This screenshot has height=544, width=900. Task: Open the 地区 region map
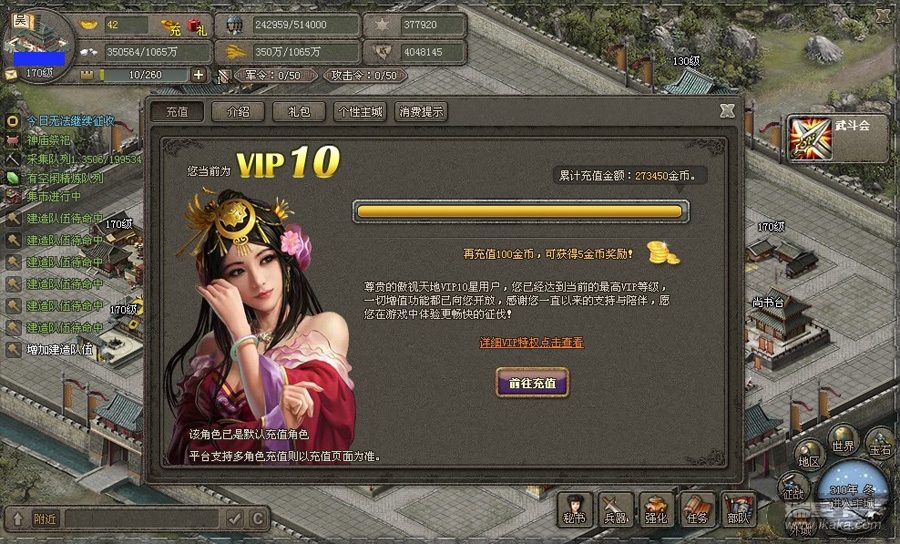coord(809,459)
